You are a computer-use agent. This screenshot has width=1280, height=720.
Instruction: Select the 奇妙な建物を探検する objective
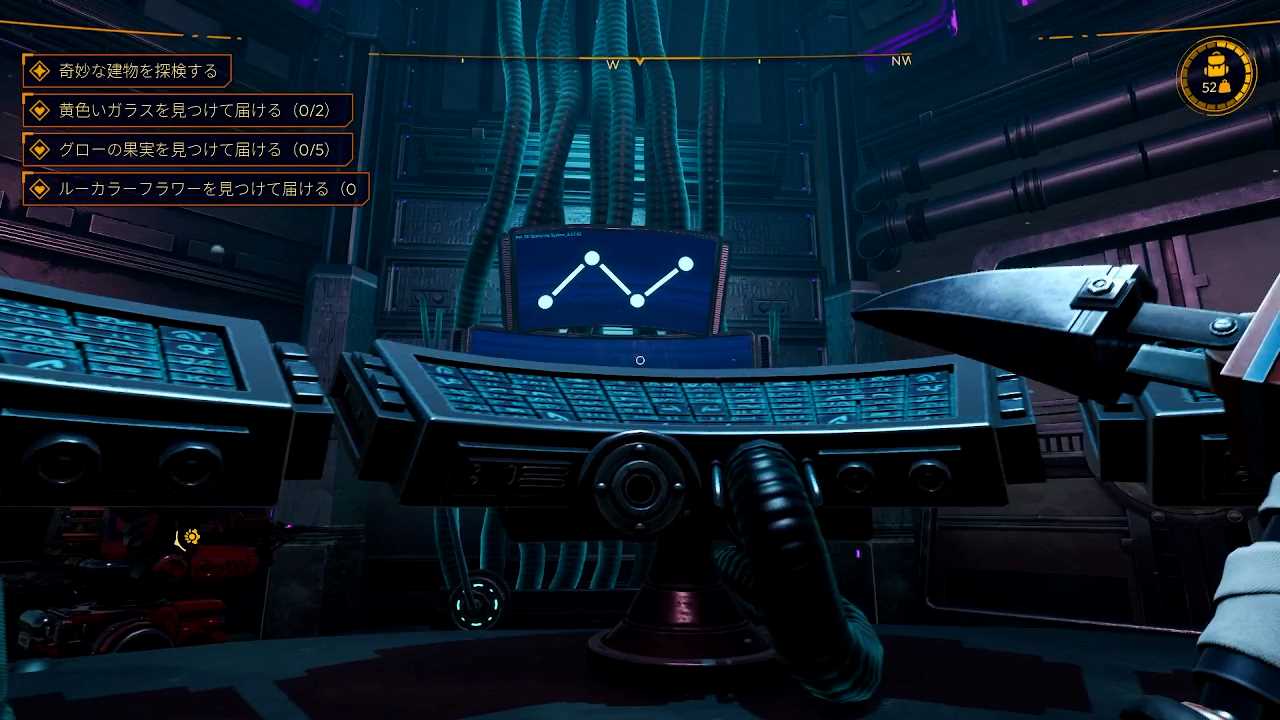coord(127,71)
